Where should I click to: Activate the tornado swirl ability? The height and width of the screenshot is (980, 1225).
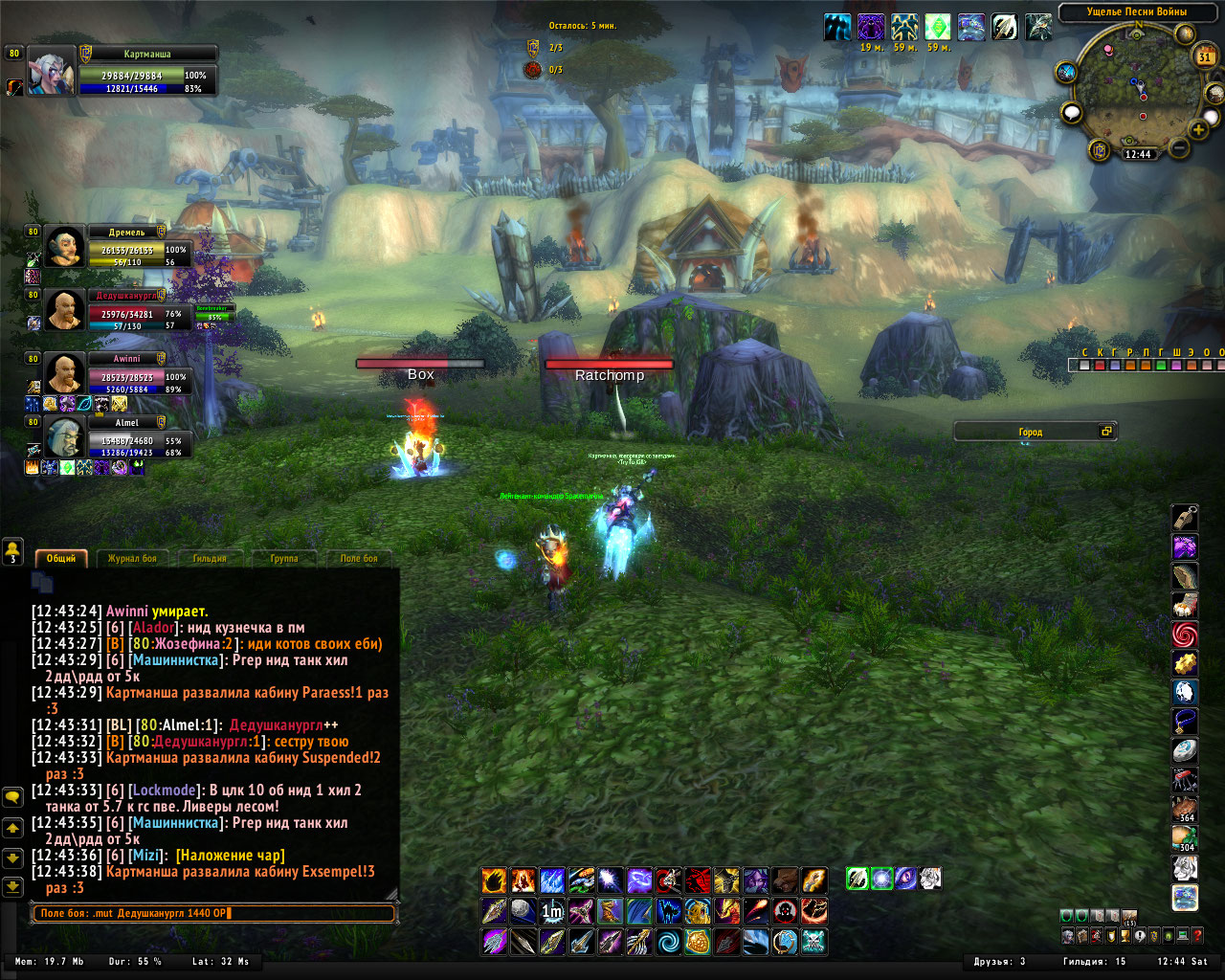click(x=669, y=942)
